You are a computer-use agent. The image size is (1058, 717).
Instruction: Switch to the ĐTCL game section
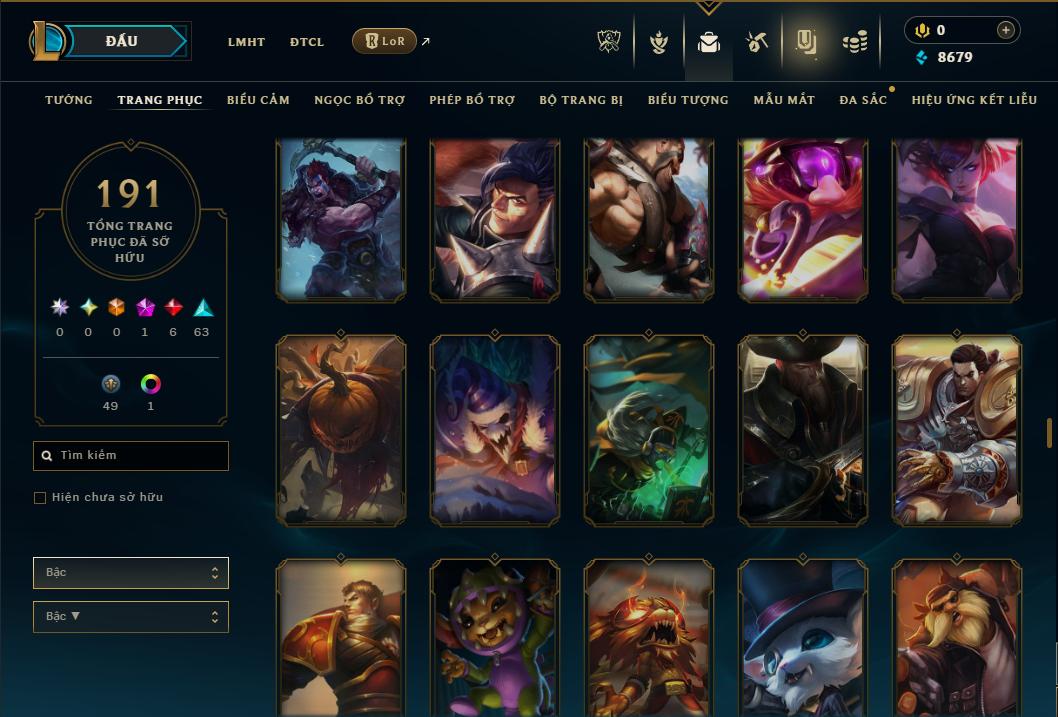(x=307, y=42)
